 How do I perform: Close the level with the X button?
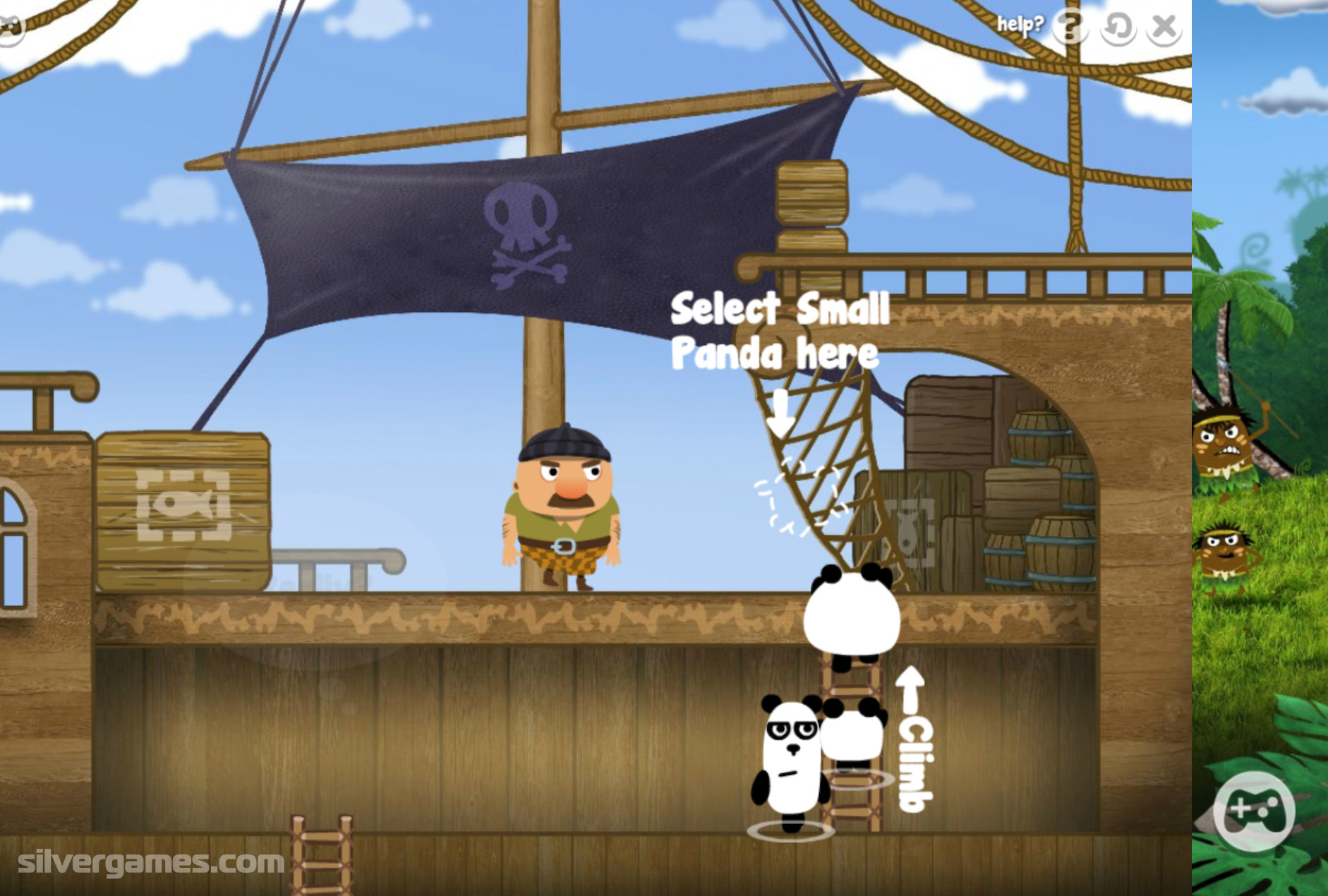(x=1164, y=28)
